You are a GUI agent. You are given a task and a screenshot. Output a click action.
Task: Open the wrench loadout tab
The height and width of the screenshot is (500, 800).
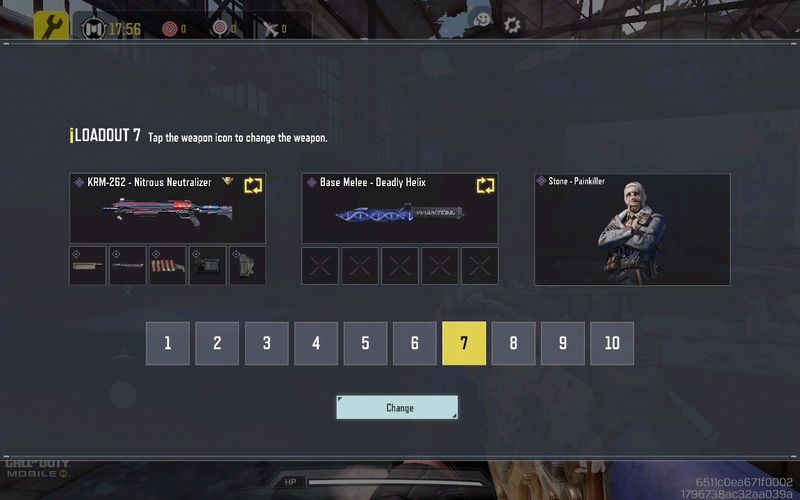click(51, 27)
